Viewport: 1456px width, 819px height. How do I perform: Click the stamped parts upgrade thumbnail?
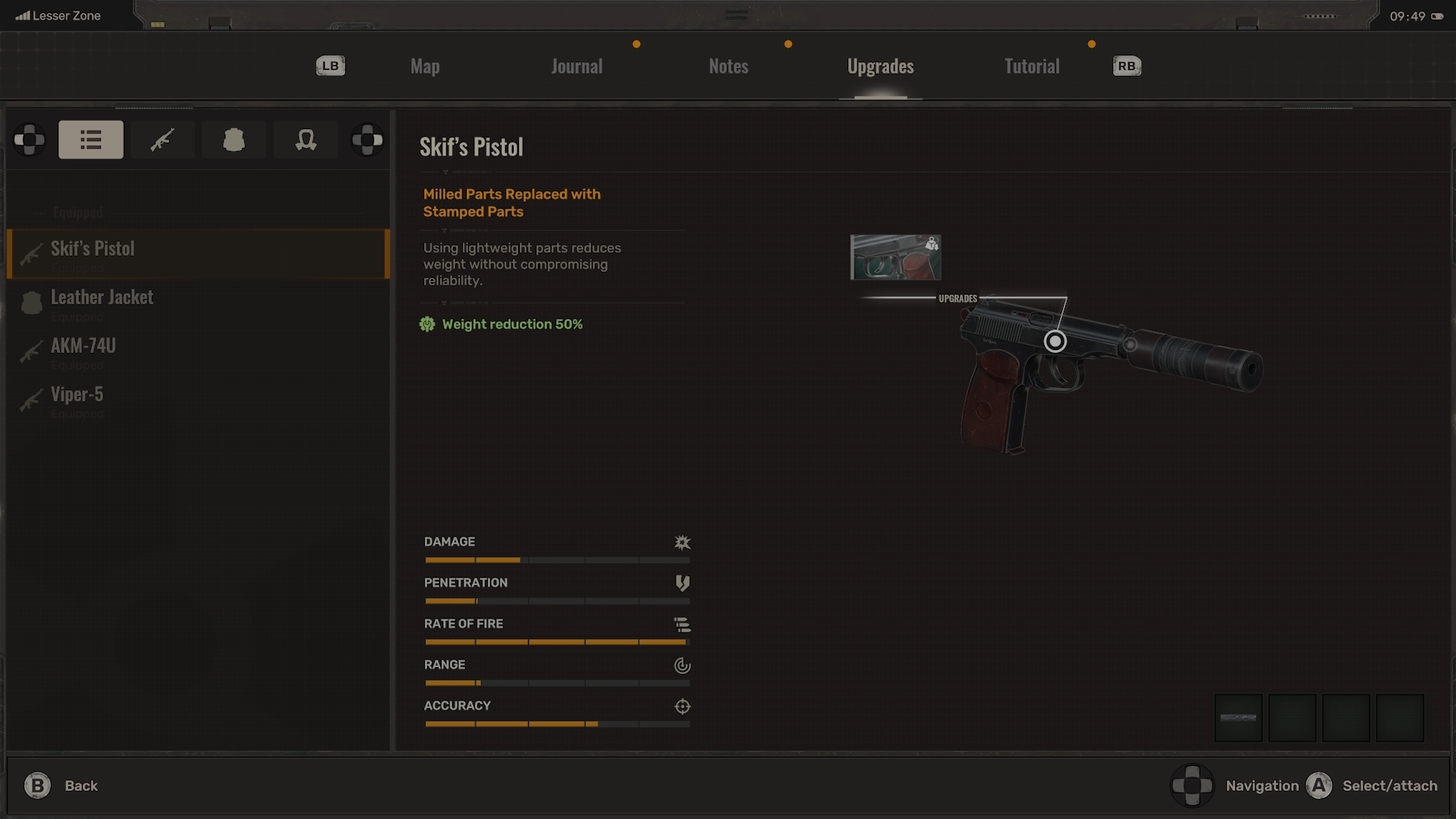[x=895, y=257]
